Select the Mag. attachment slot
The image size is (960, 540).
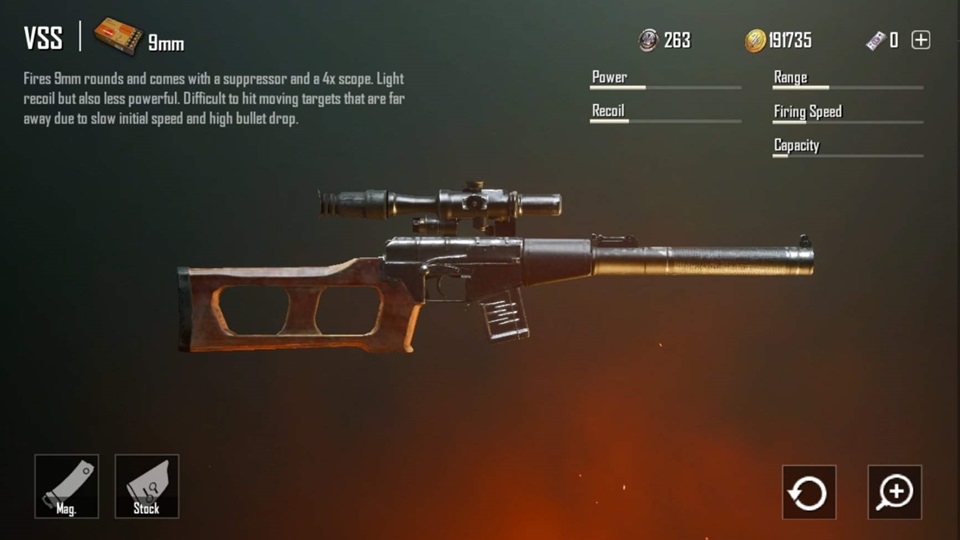(67, 487)
